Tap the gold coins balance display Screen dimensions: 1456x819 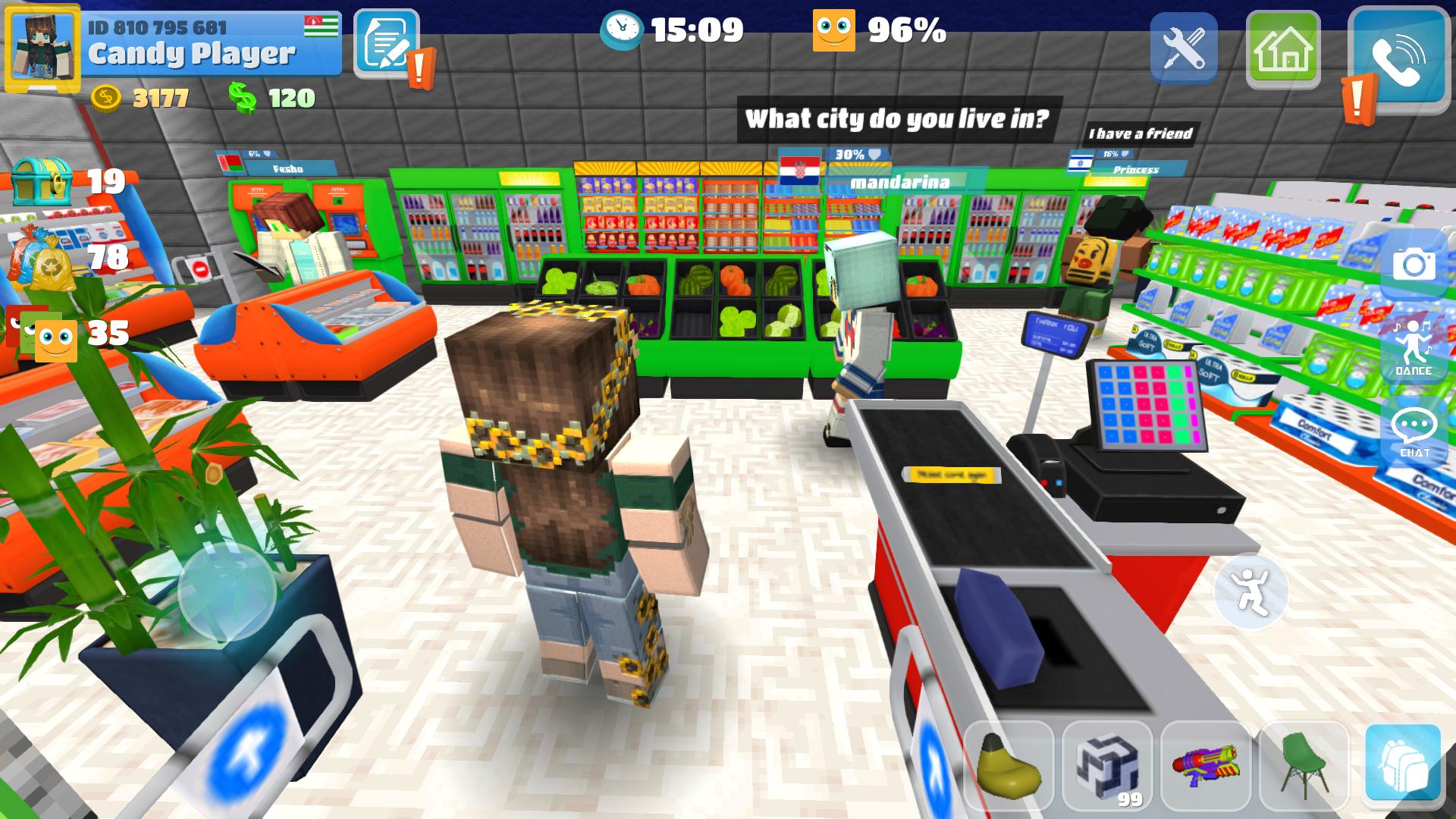[x=136, y=97]
